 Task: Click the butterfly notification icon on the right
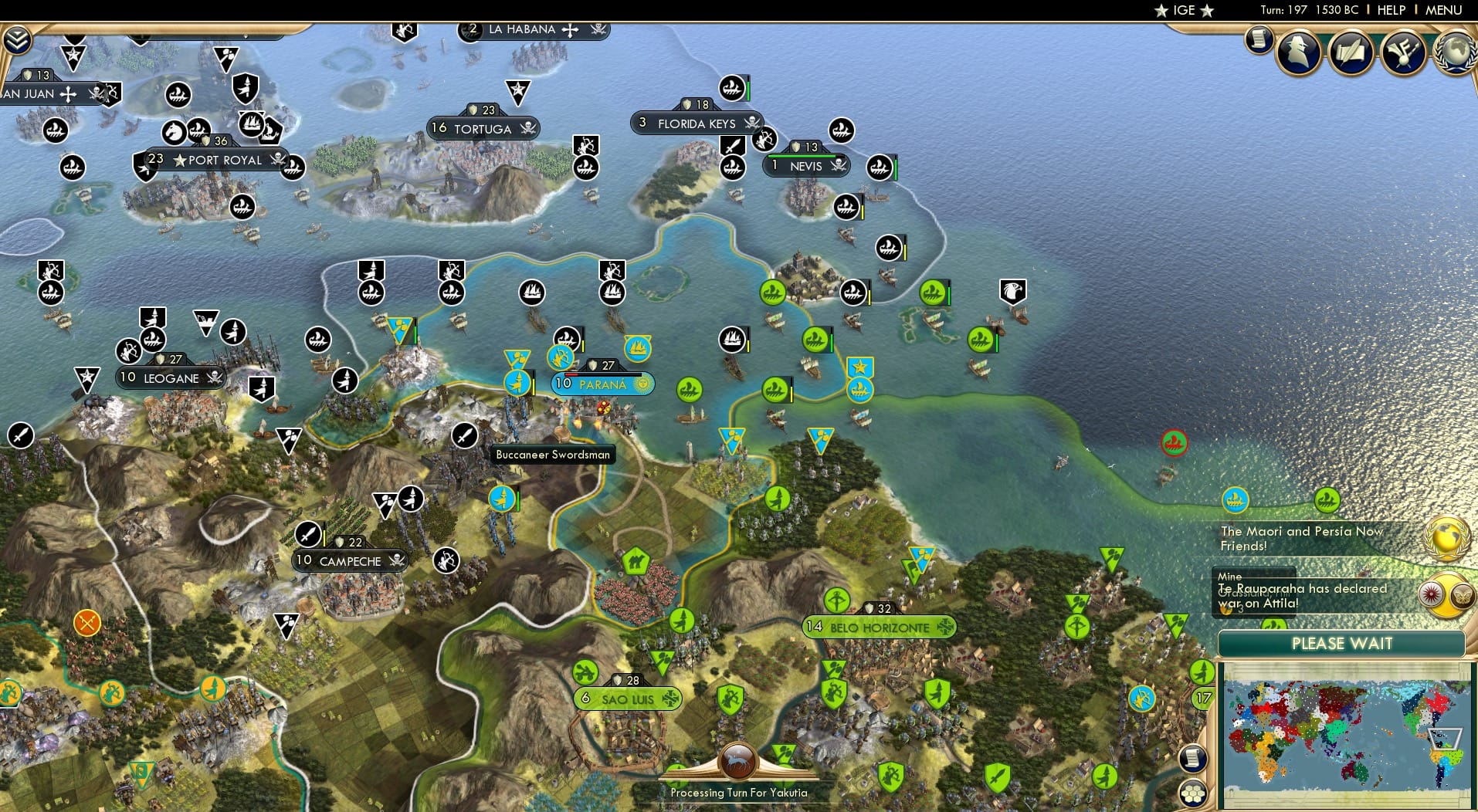(x=1463, y=595)
